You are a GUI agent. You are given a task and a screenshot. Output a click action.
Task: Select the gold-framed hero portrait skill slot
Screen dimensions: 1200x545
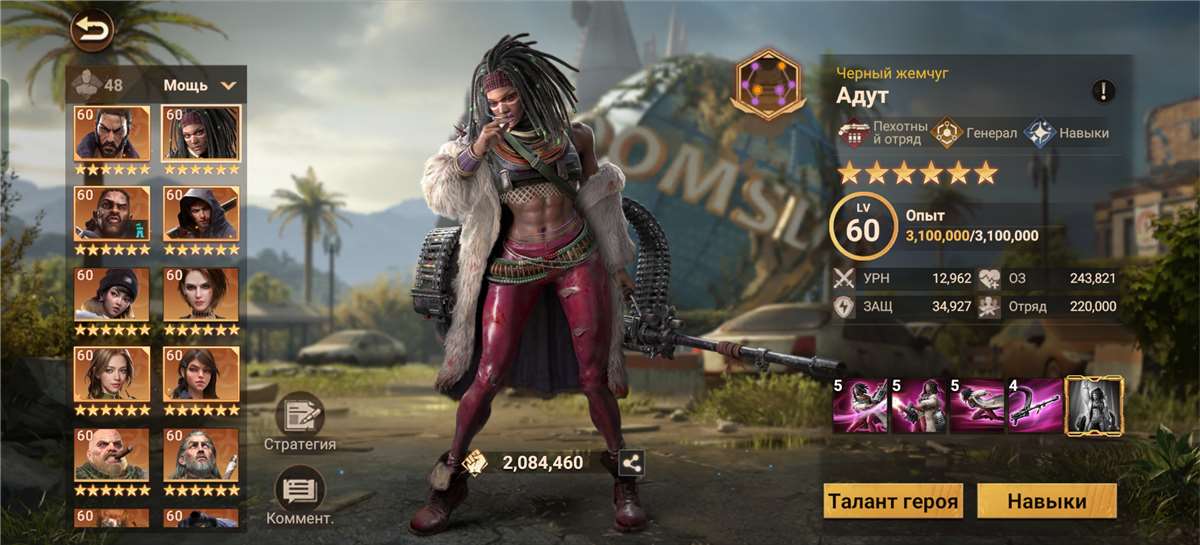coord(1094,405)
